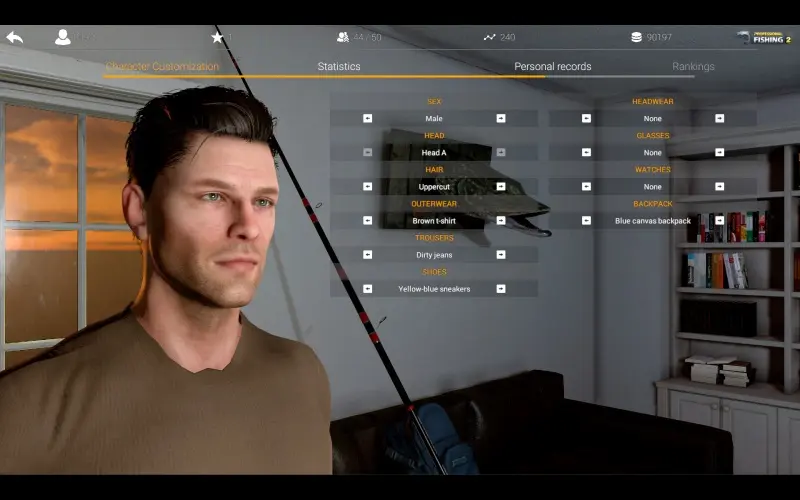The height and width of the screenshot is (500, 800).
Task: Switch to next backpack after Blue canvas
Action: pyautogui.click(x=719, y=220)
